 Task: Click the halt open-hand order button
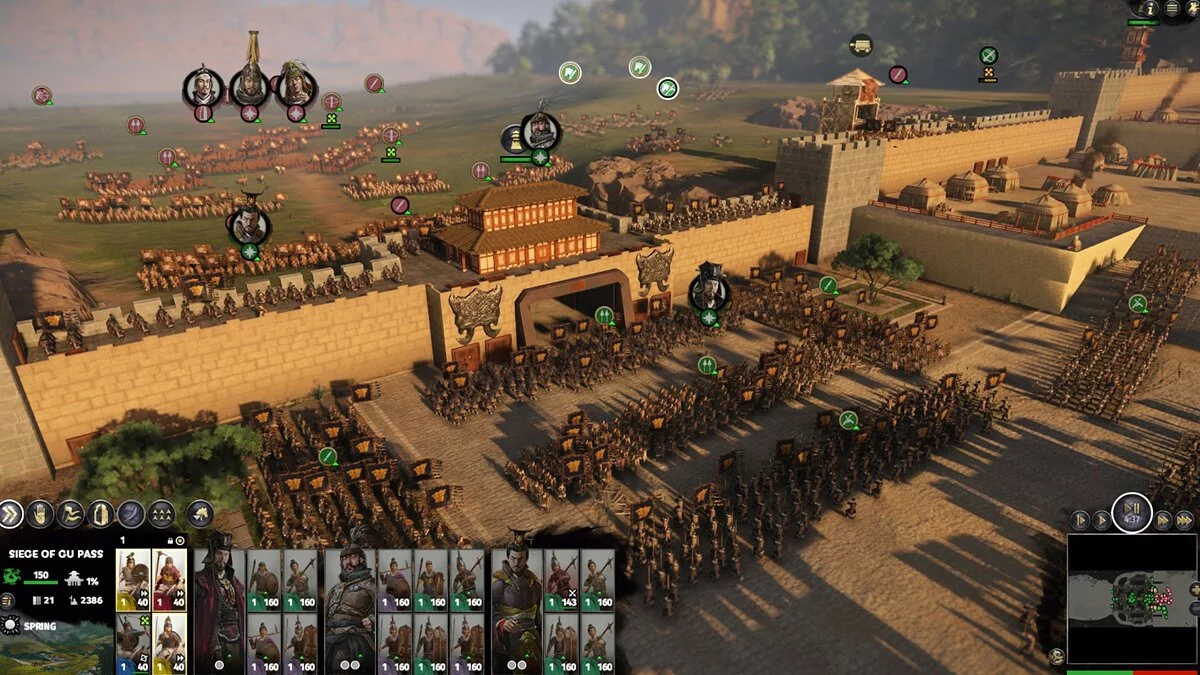click(x=40, y=514)
